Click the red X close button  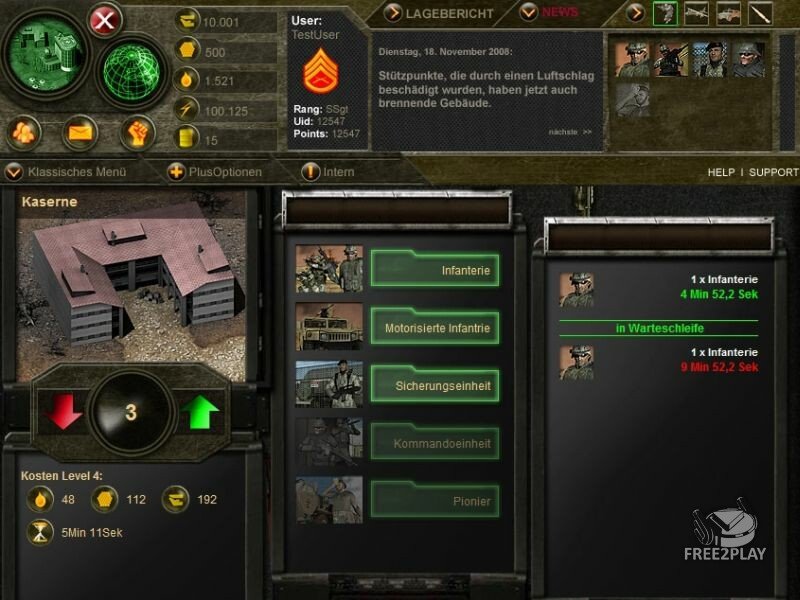coord(105,21)
